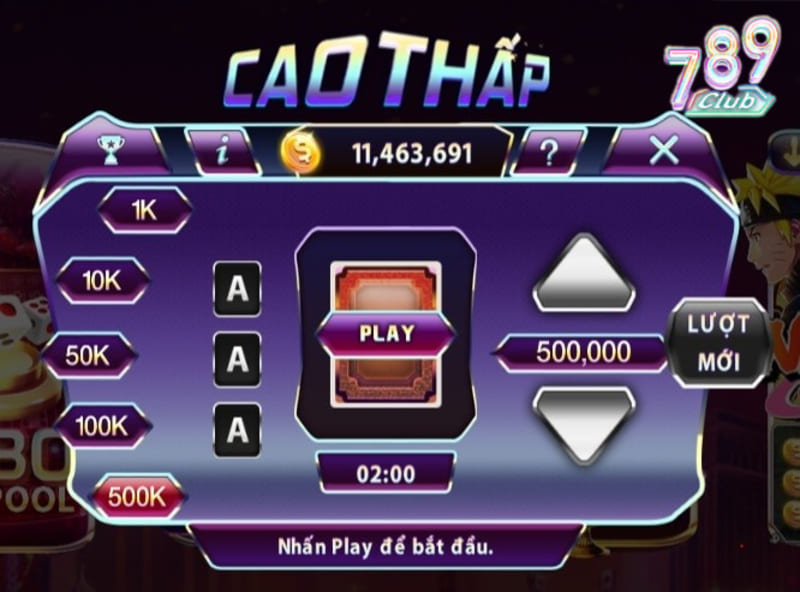Set the bet to 50K
Image resolution: width=800 pixels, height=592 pixels.
pos(87,354)
